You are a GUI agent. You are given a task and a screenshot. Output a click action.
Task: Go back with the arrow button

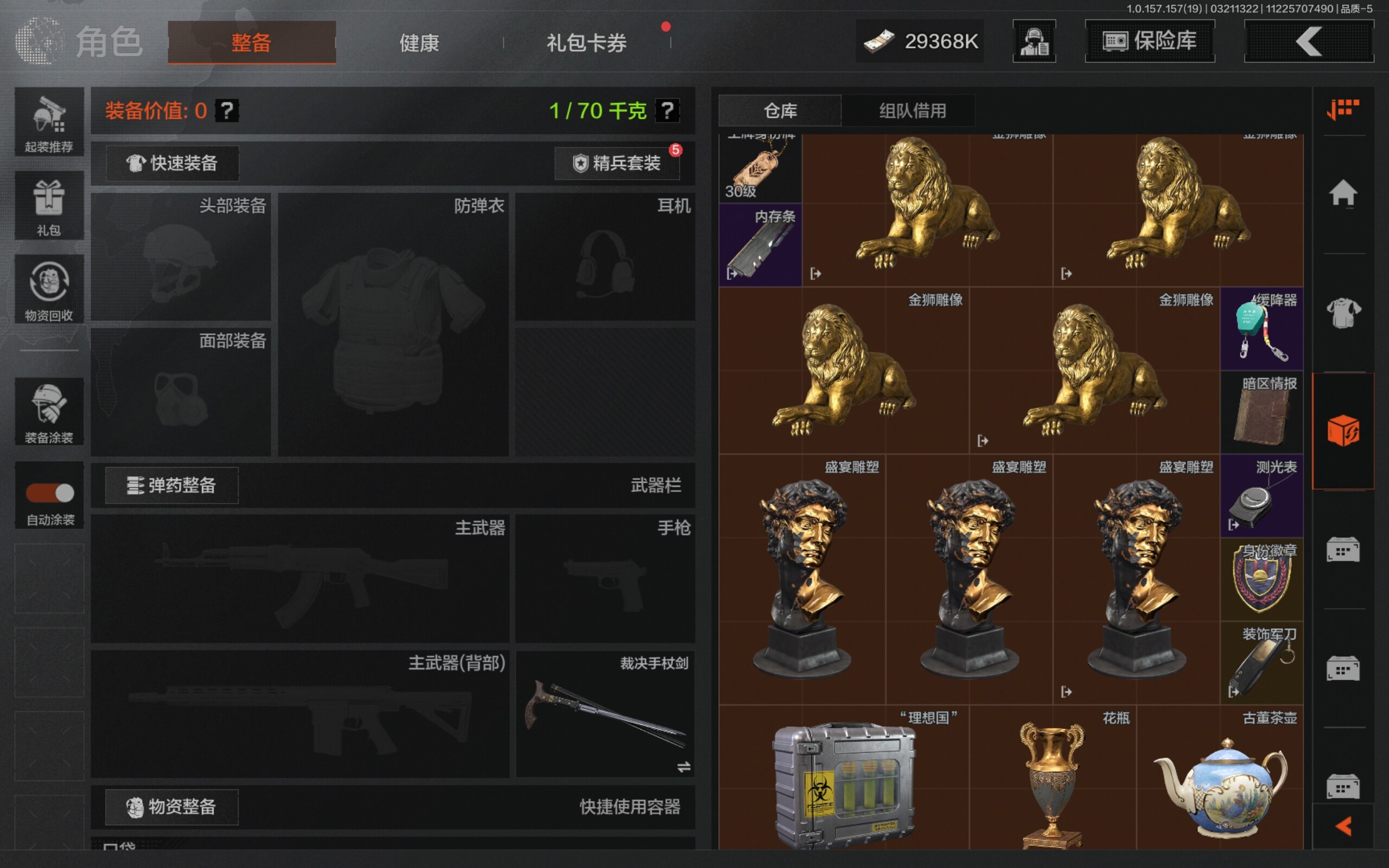click(x=1309, y=41)
